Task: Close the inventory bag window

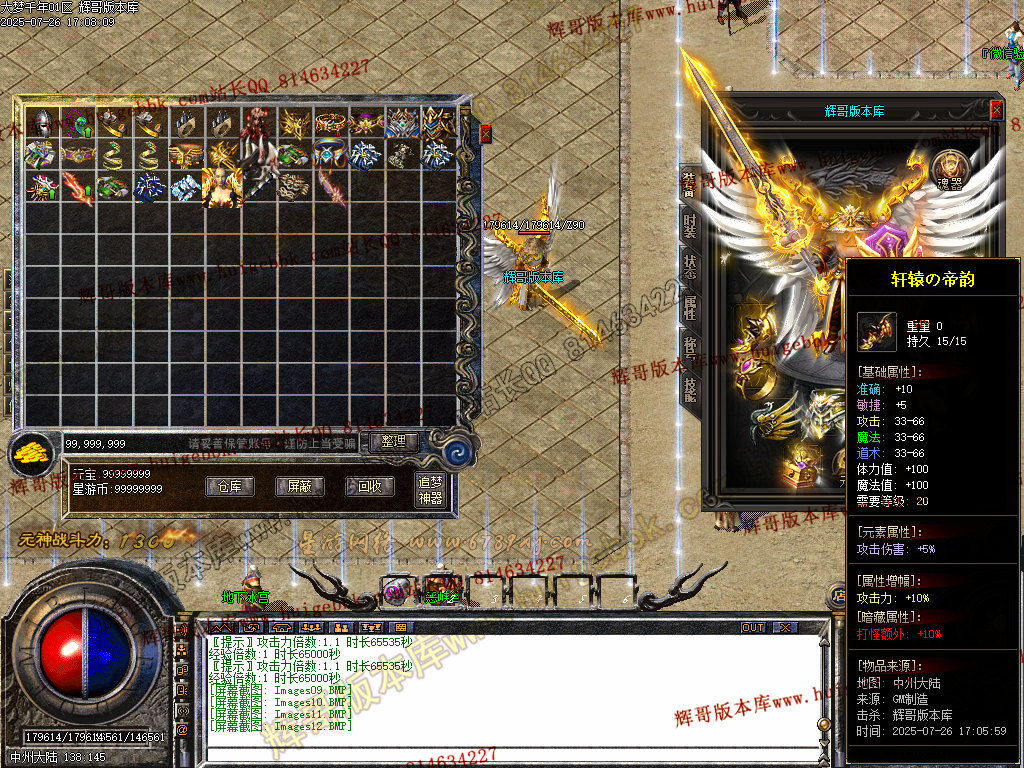Action: pyautogui.click(x=486, y=133)
